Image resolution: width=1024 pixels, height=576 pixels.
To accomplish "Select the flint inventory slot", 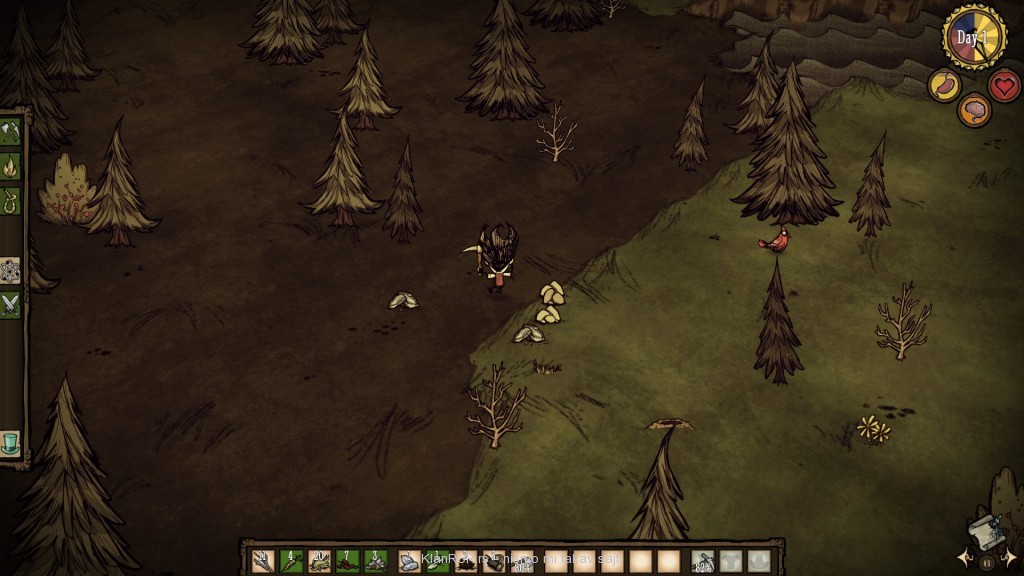I will (x=409, y=561).
